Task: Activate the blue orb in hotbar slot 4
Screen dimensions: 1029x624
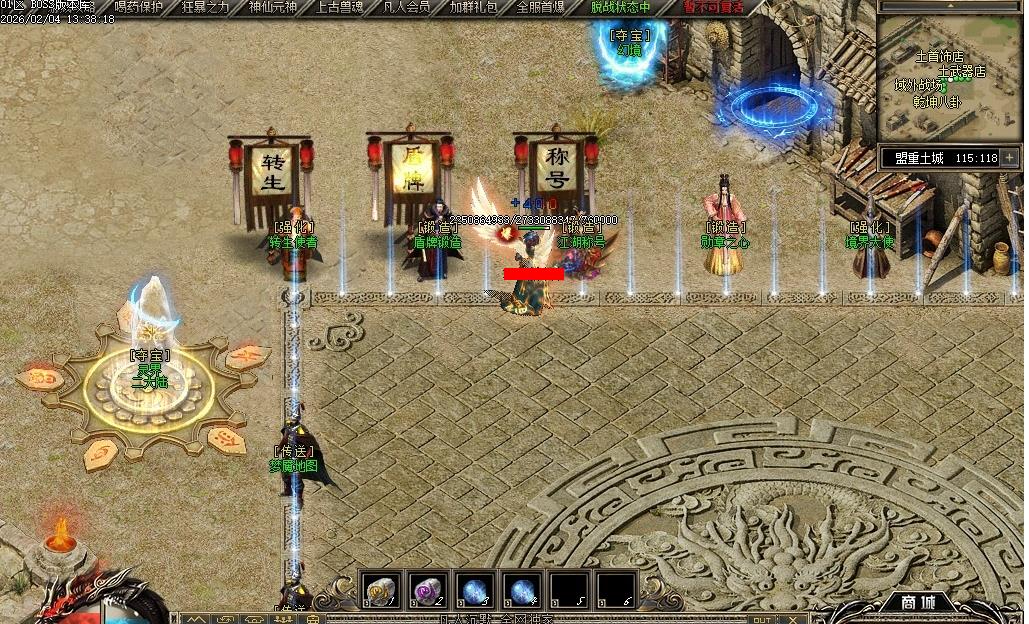Action: 522,591
